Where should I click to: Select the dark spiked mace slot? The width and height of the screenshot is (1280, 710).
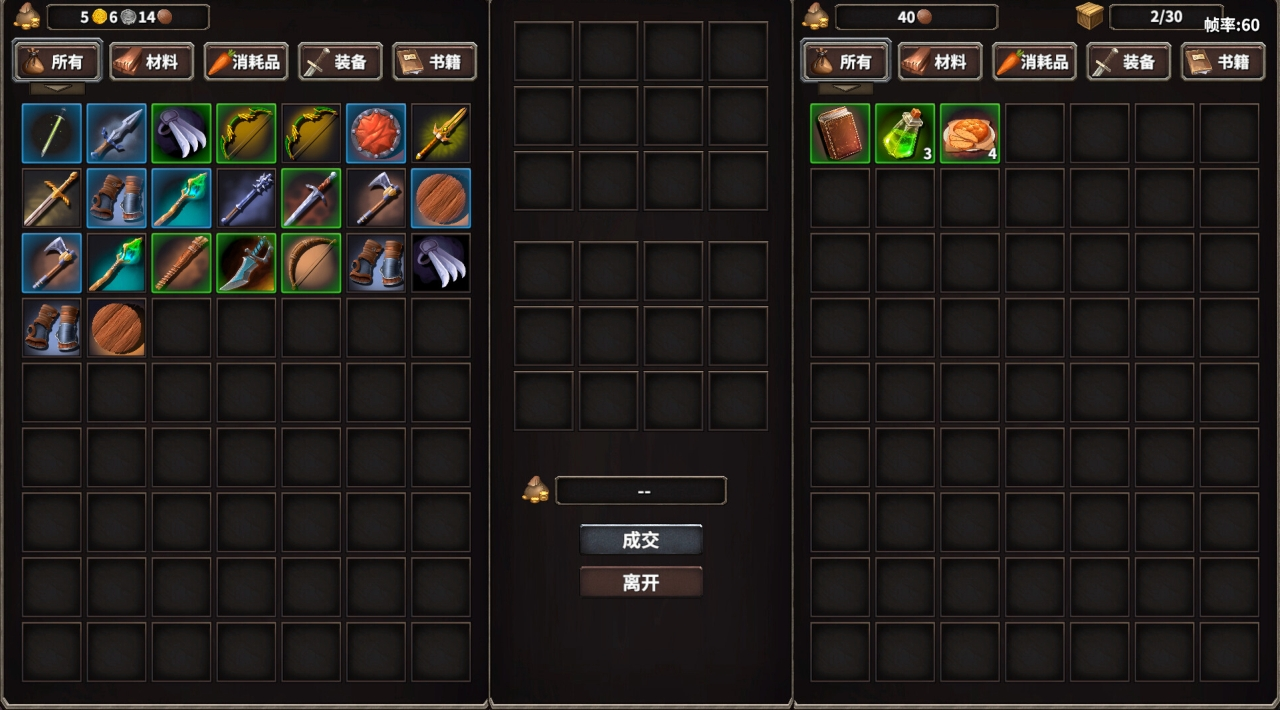point(246,198)
